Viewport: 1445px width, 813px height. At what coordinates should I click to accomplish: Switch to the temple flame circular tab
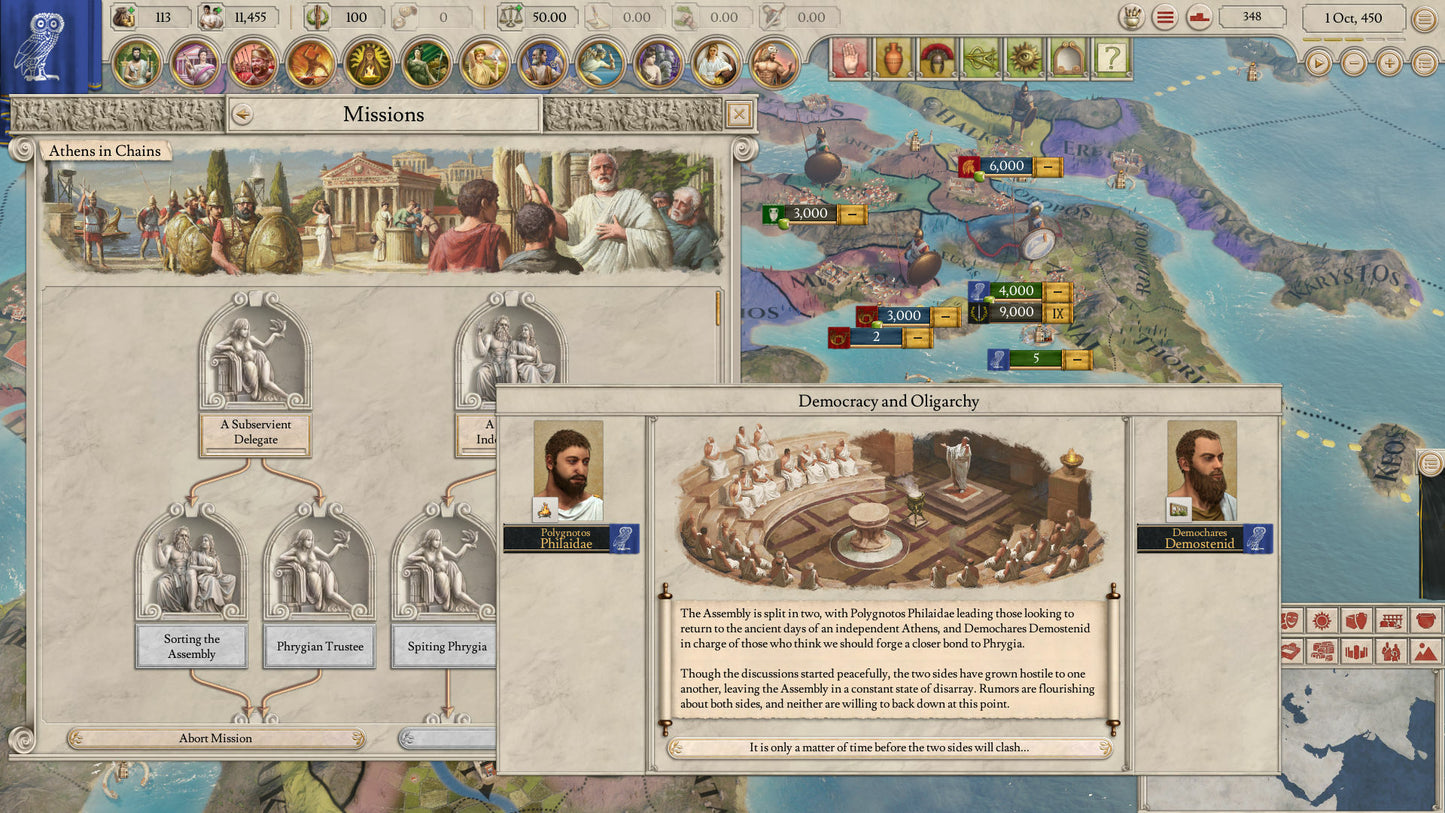click(370, 64)
